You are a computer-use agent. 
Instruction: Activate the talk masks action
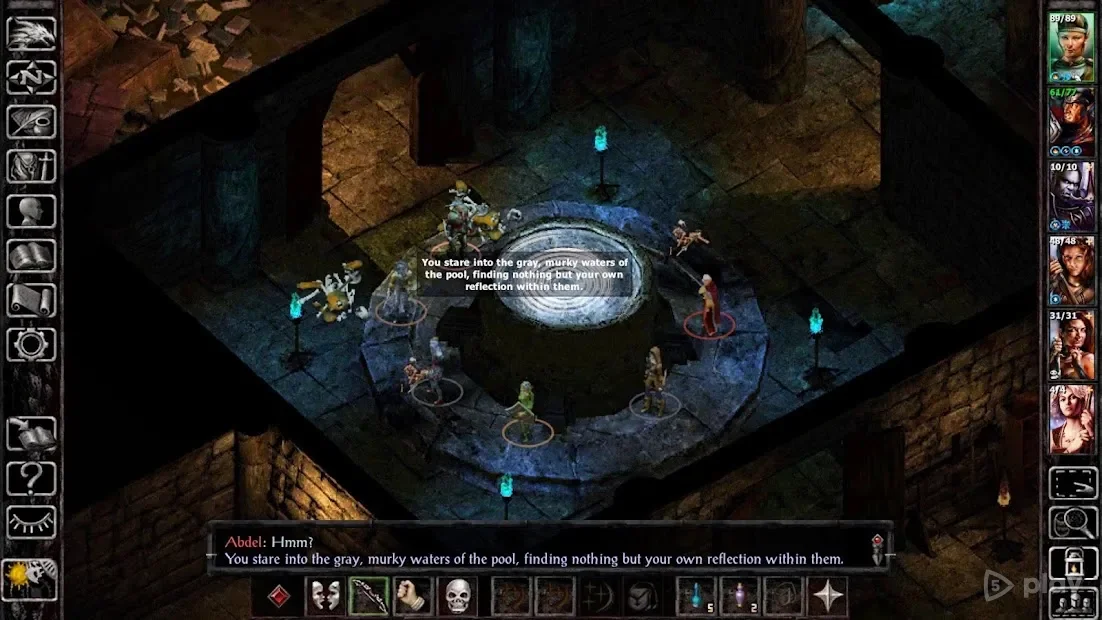tap(325, 597)
